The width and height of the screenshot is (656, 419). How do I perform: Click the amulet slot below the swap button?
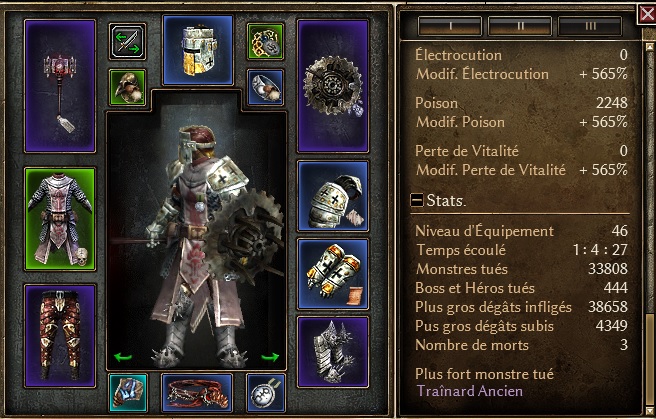click(x=128, y=88)
